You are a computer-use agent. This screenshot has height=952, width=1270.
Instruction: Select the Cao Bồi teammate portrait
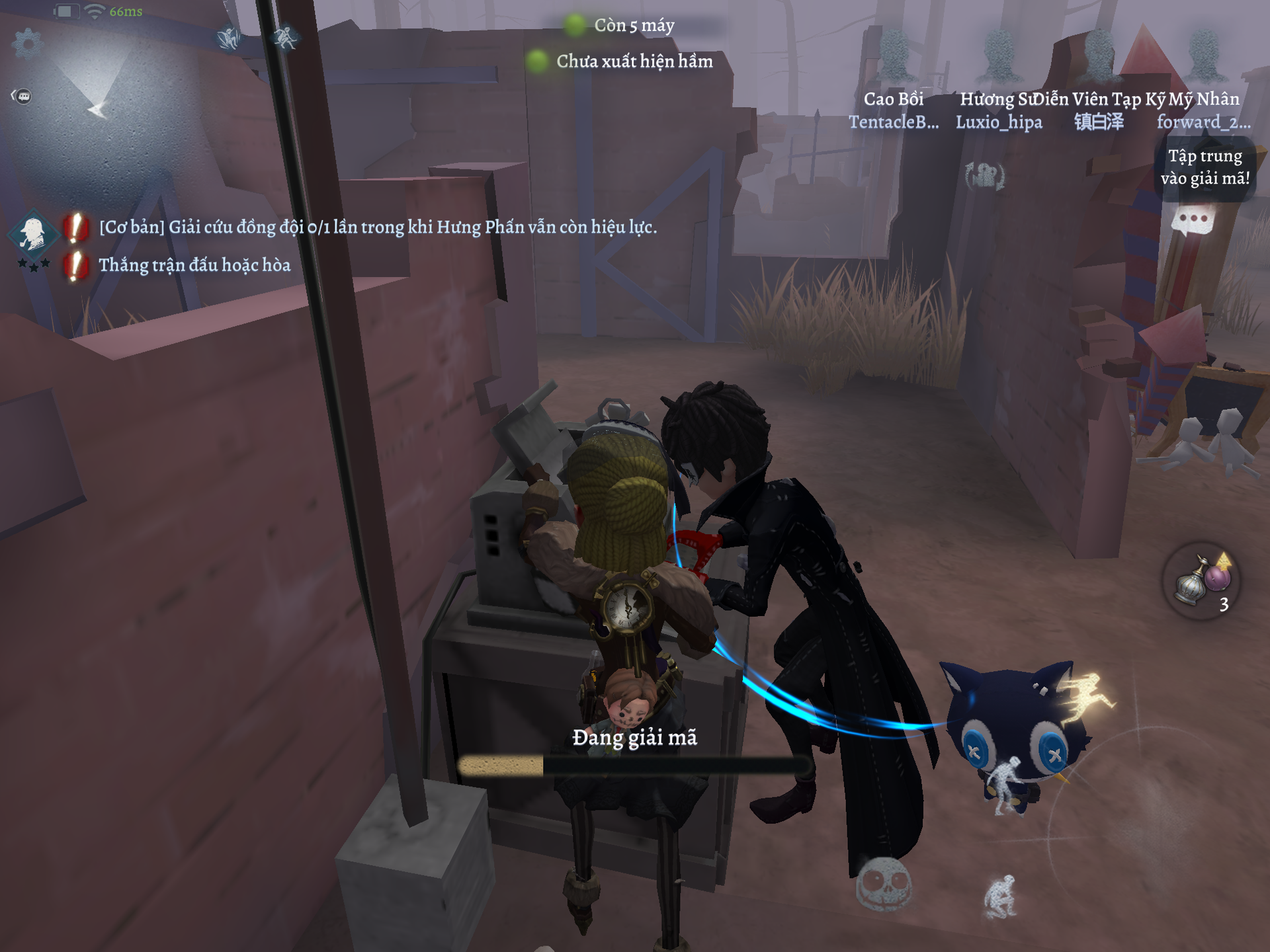tap(894, 57)
